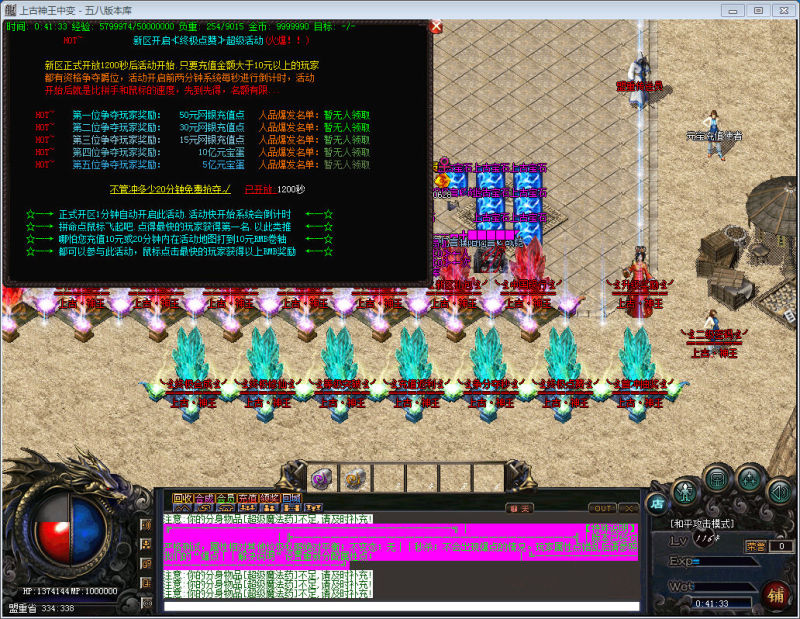Screen dimensions: 800x619
Task: Open the character status icon
Action: point(685,490)
